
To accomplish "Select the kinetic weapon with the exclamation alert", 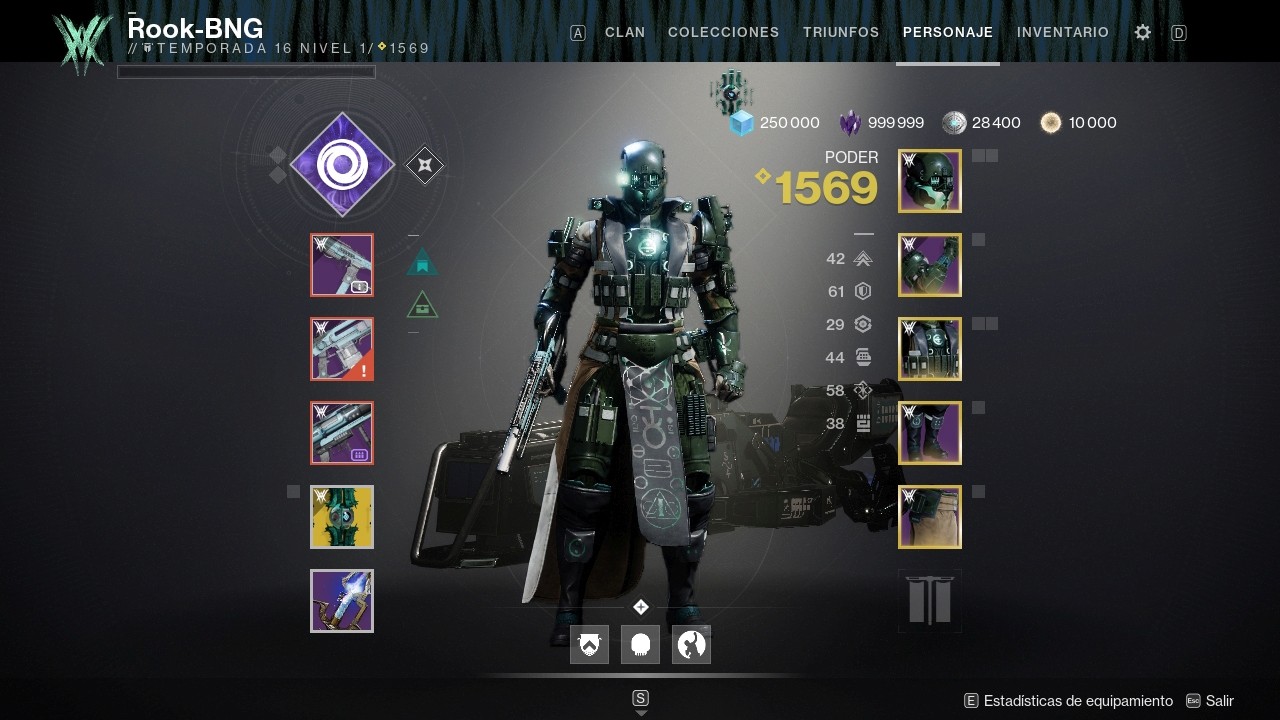I will (x=341, y=349).
